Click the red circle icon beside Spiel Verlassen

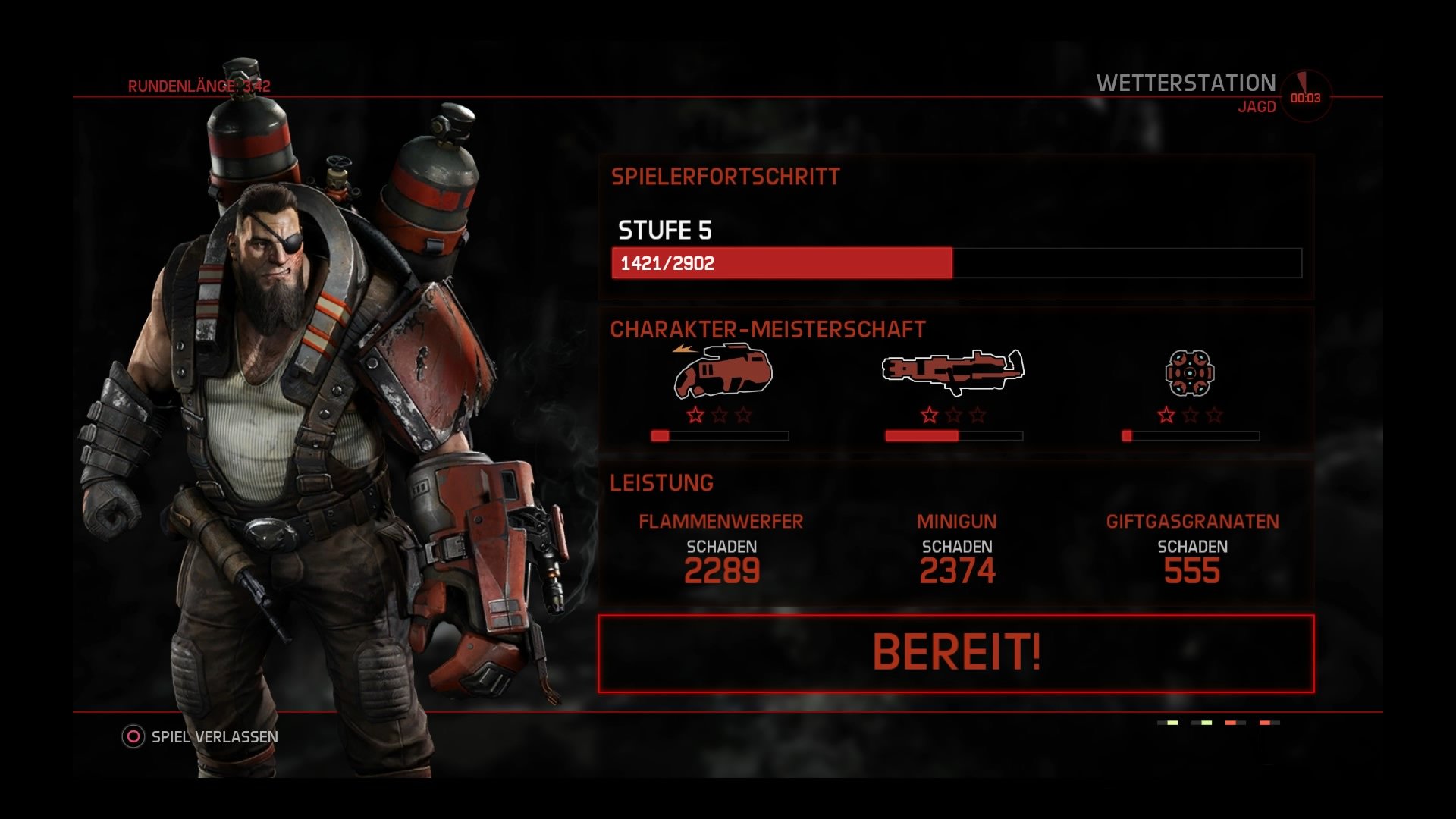[x=133, y=735]
